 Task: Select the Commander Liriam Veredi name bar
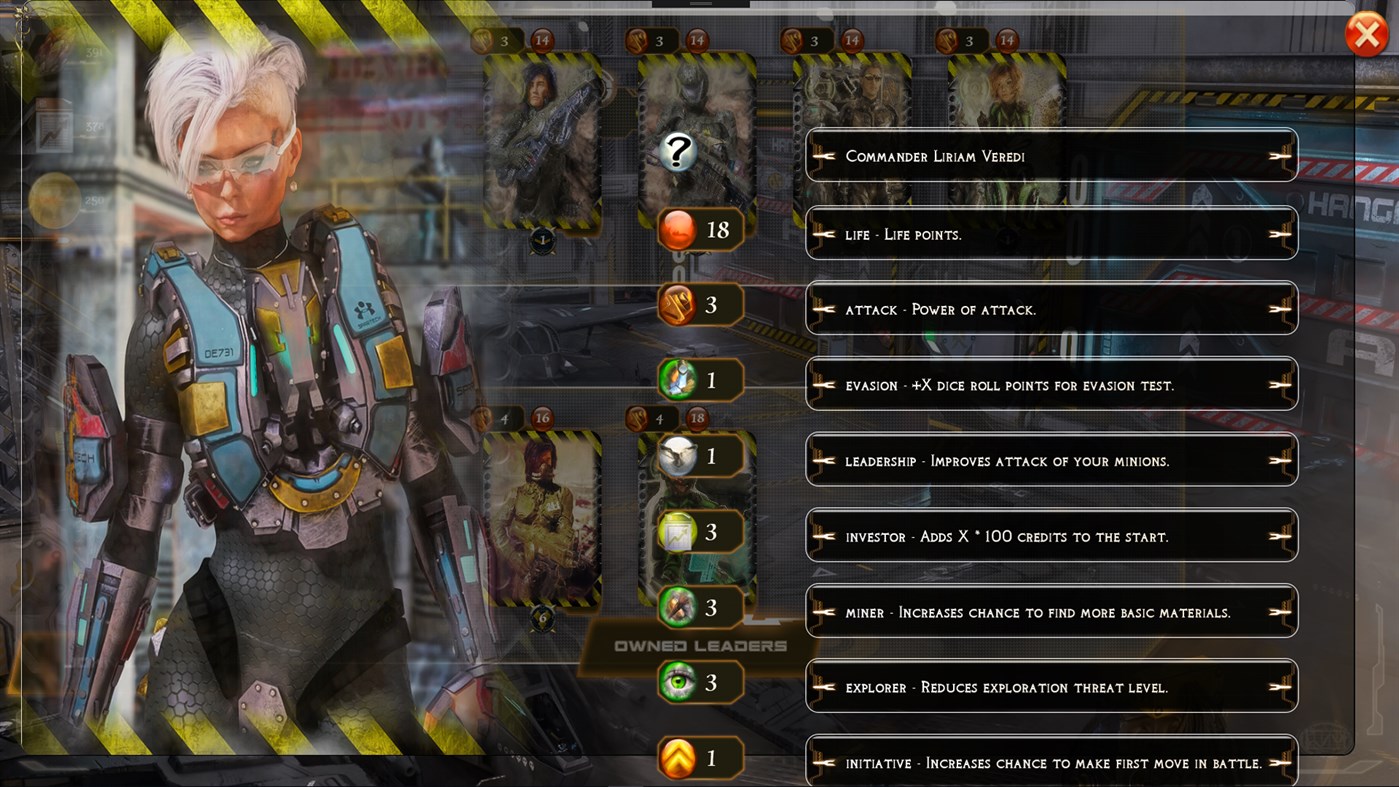click(1050, 156)
